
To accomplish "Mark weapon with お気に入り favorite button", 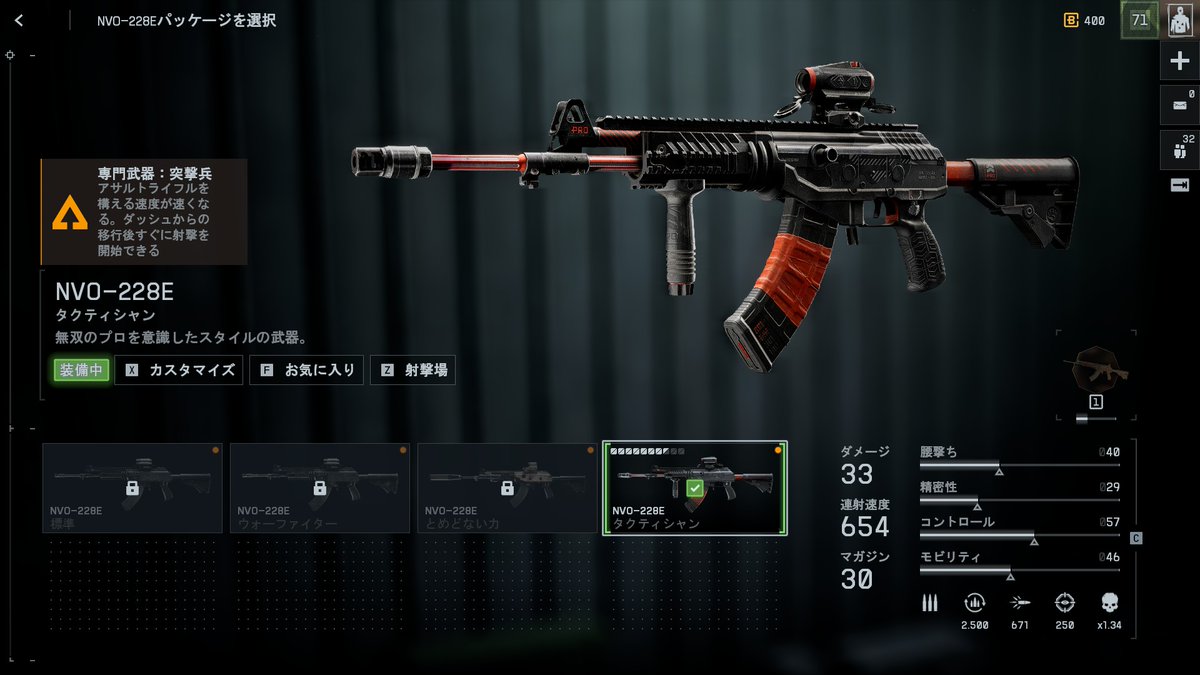I will [306, 370].
